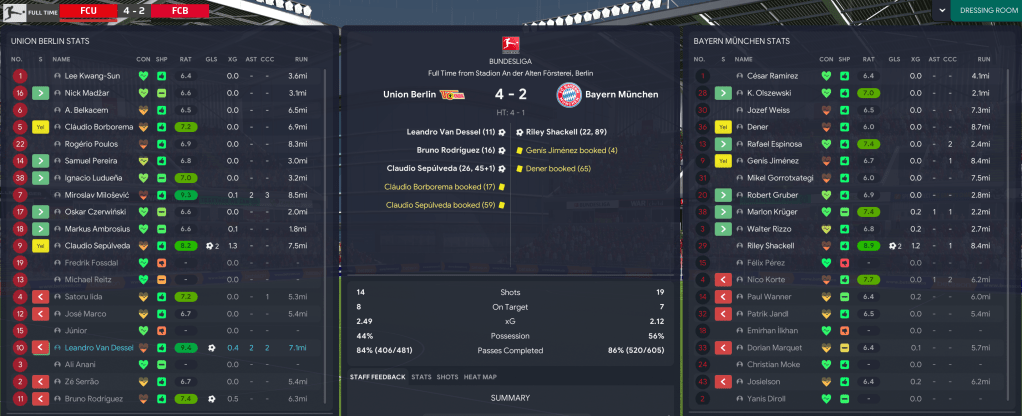
Task: Open Claudio Sepúlveda's player row
Action: 96,245
